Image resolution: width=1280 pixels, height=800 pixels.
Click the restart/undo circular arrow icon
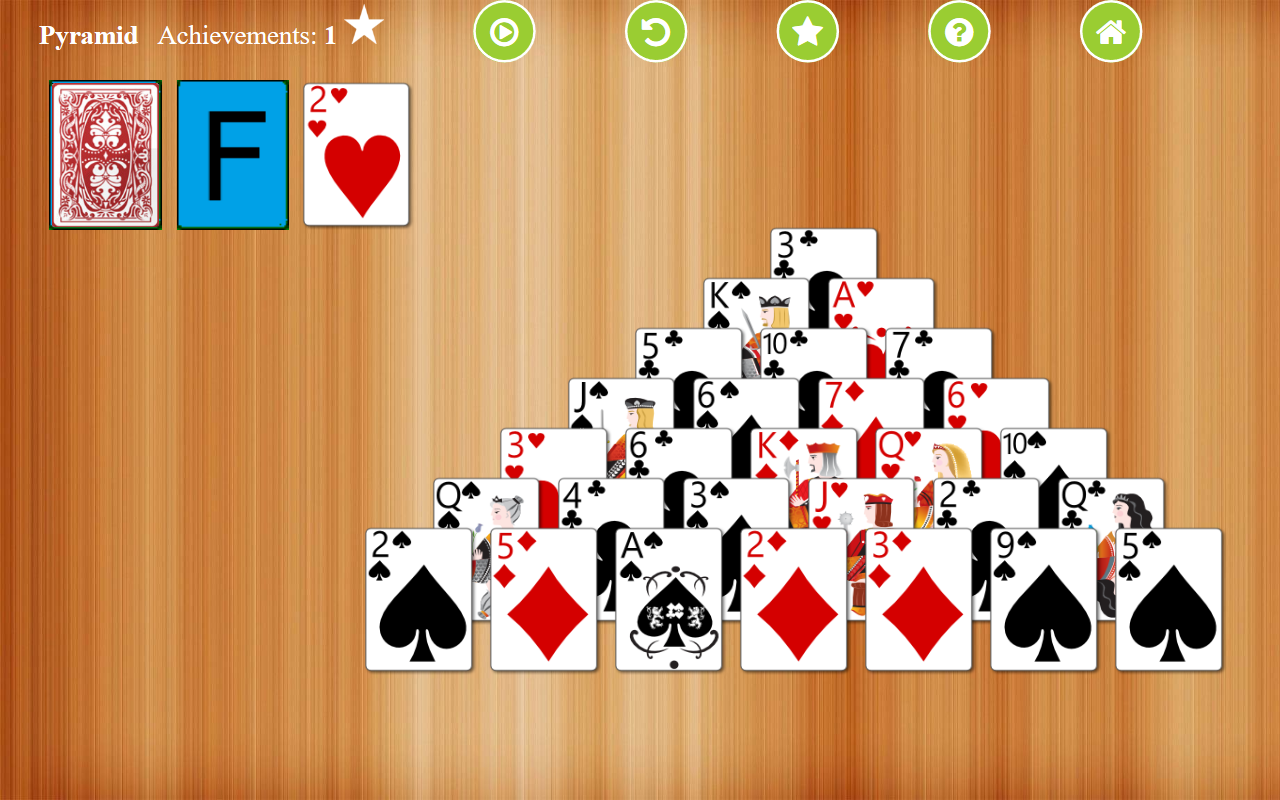(656, 31)
